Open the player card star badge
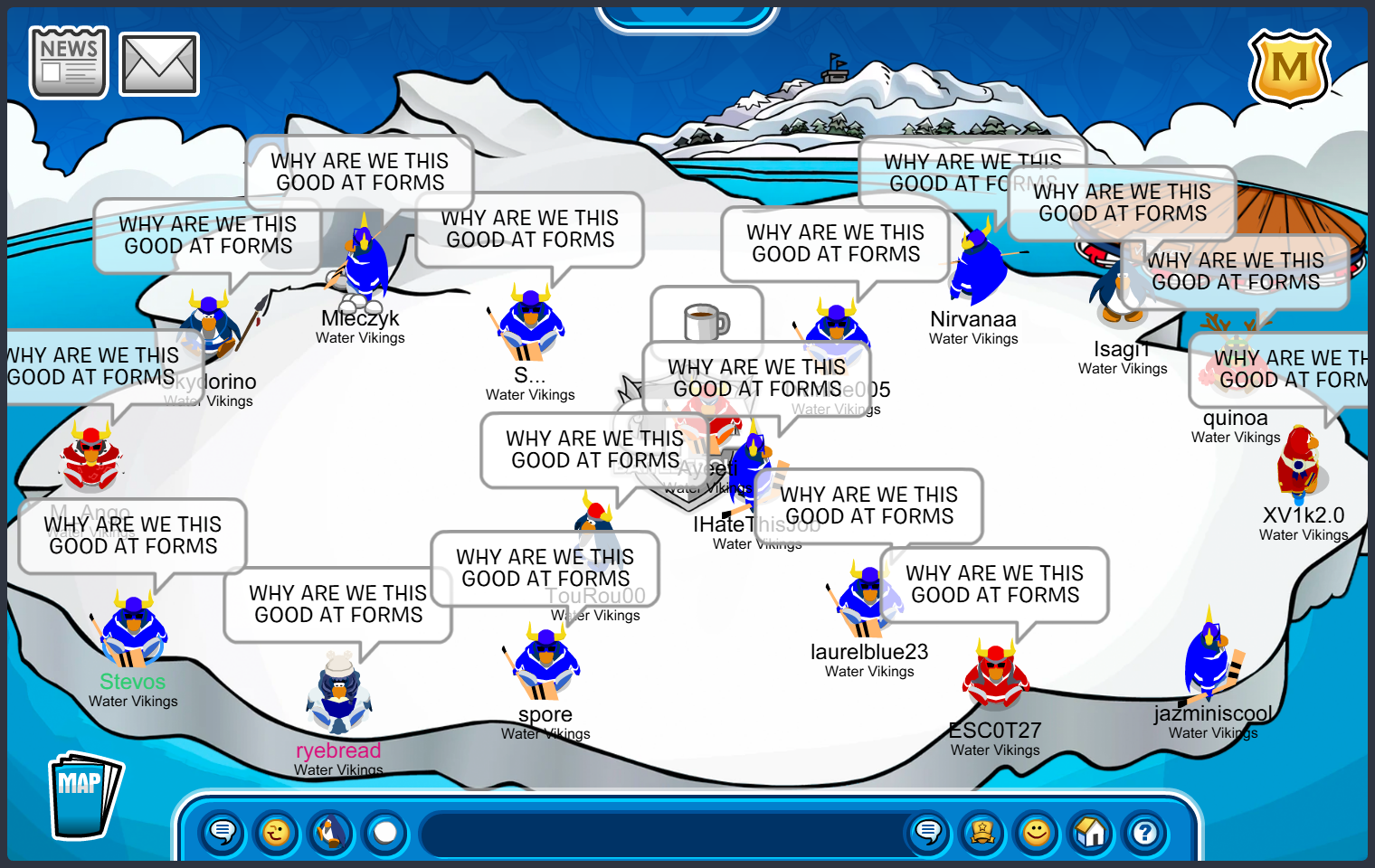The height and width of the screenshot is (868, 1375). click(982, 832)
